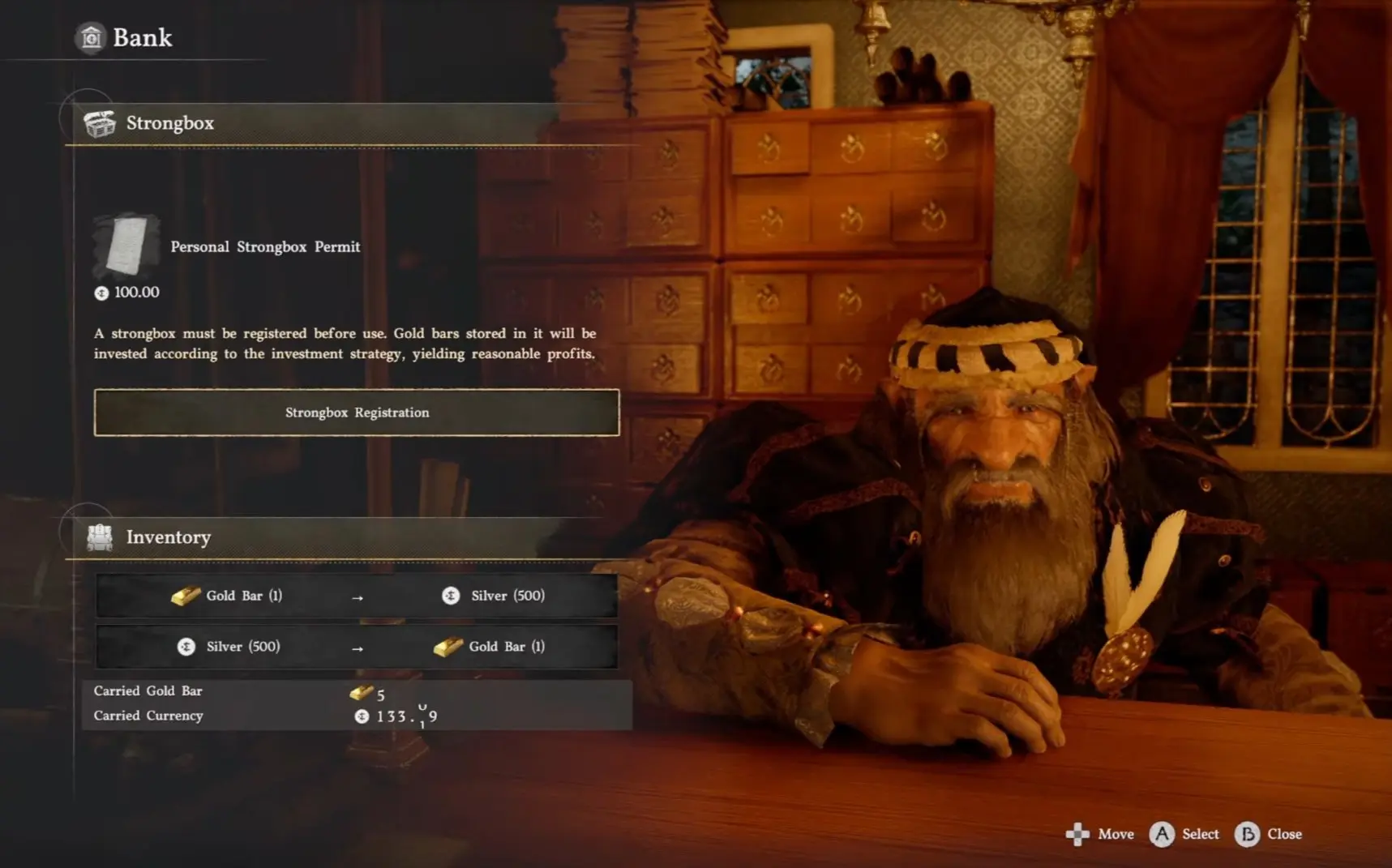The height and width of the screenshot is (868, 1392).
Task: Click the Inventory section title text
Action: (x=168, y=537)
